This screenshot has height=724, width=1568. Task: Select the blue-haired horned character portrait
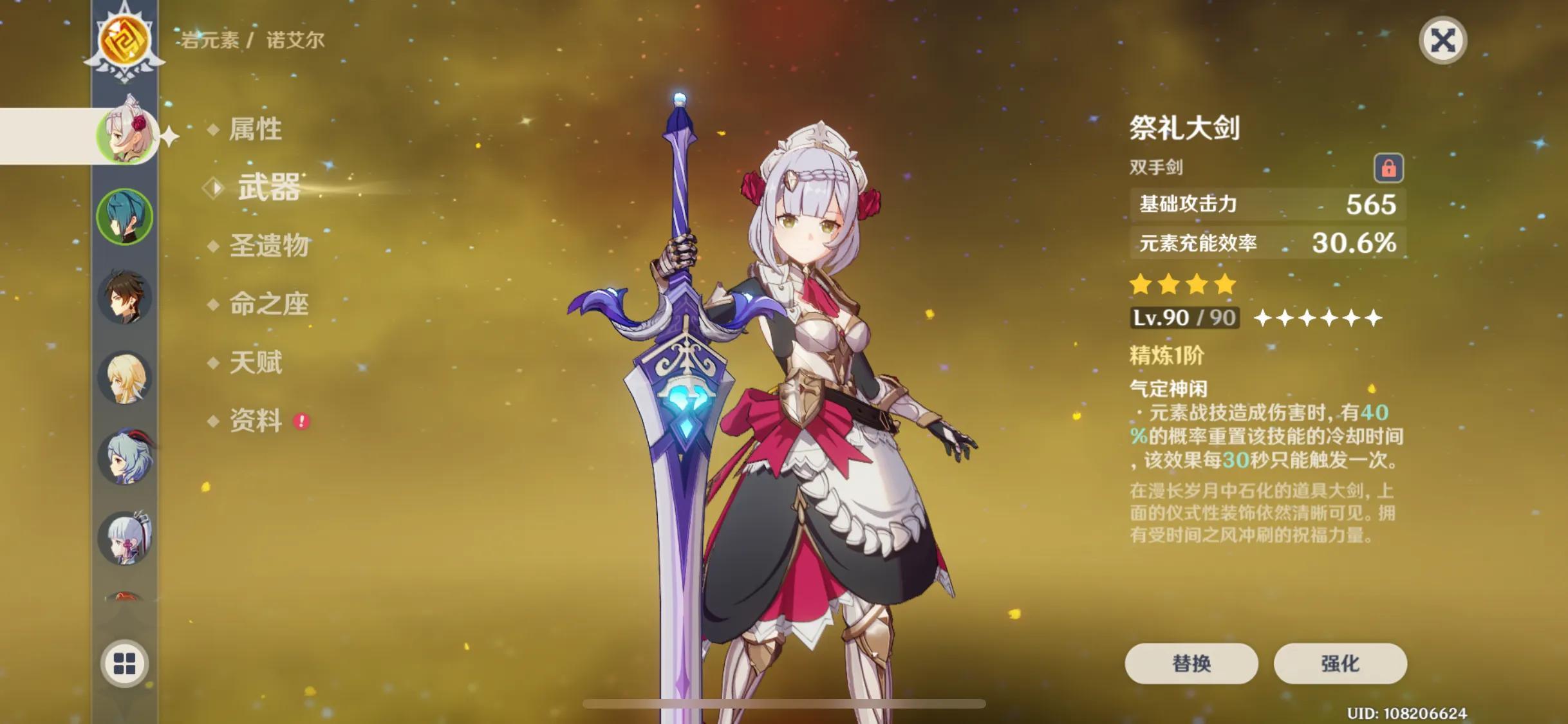coord(124,458)
